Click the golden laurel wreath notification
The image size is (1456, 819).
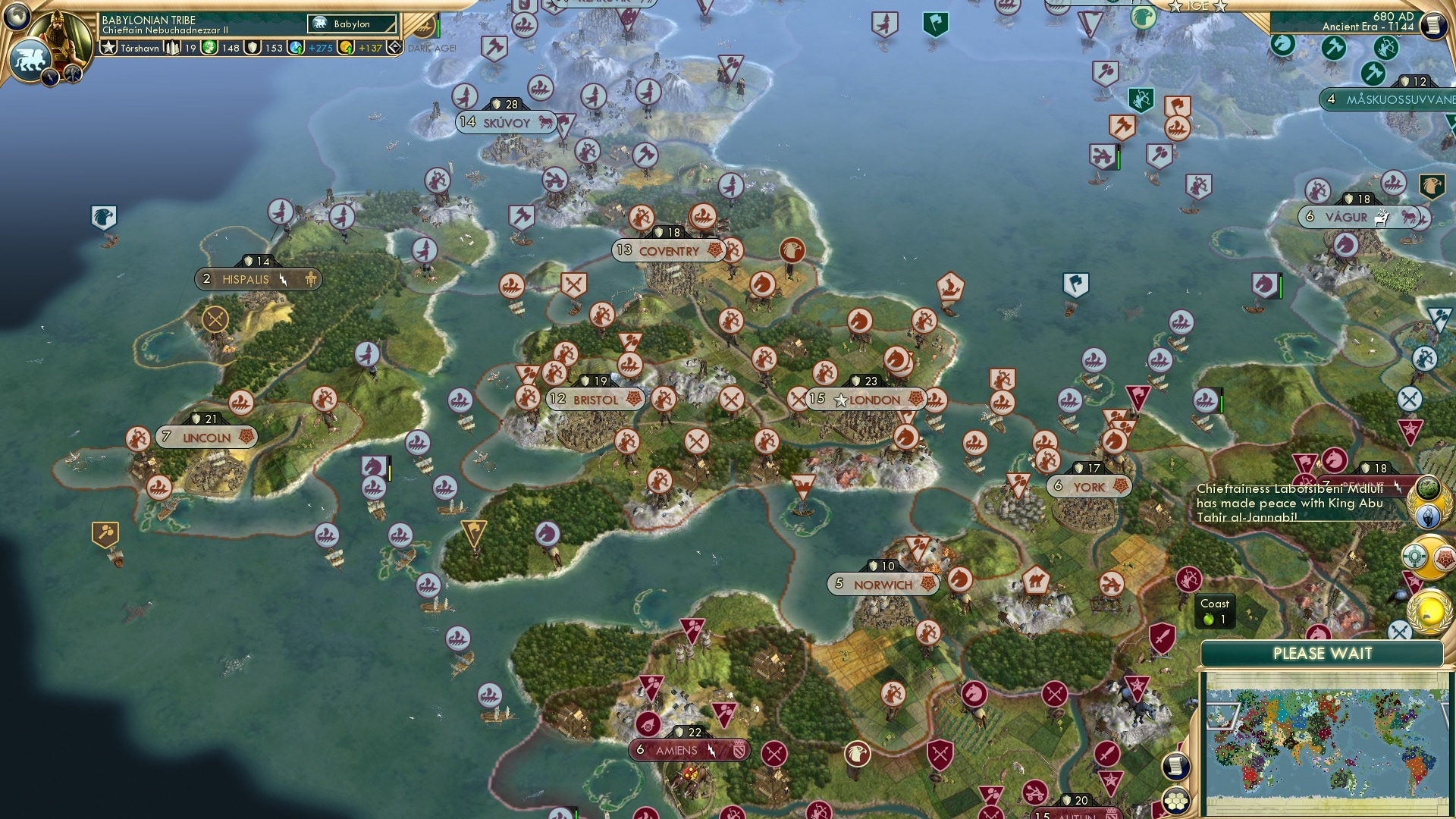(1427, 610)
